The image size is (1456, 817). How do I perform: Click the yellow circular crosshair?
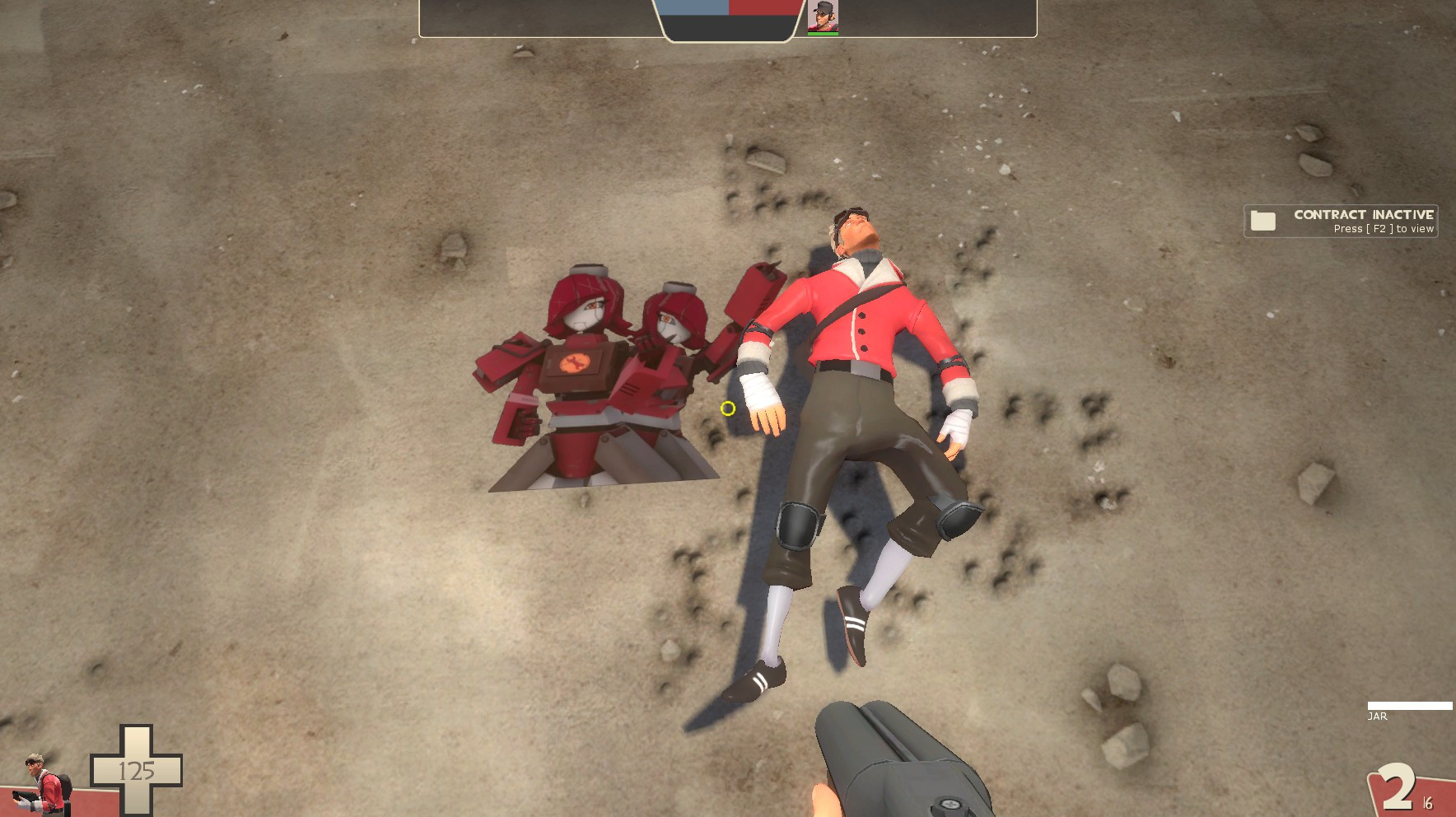(726, 409)
